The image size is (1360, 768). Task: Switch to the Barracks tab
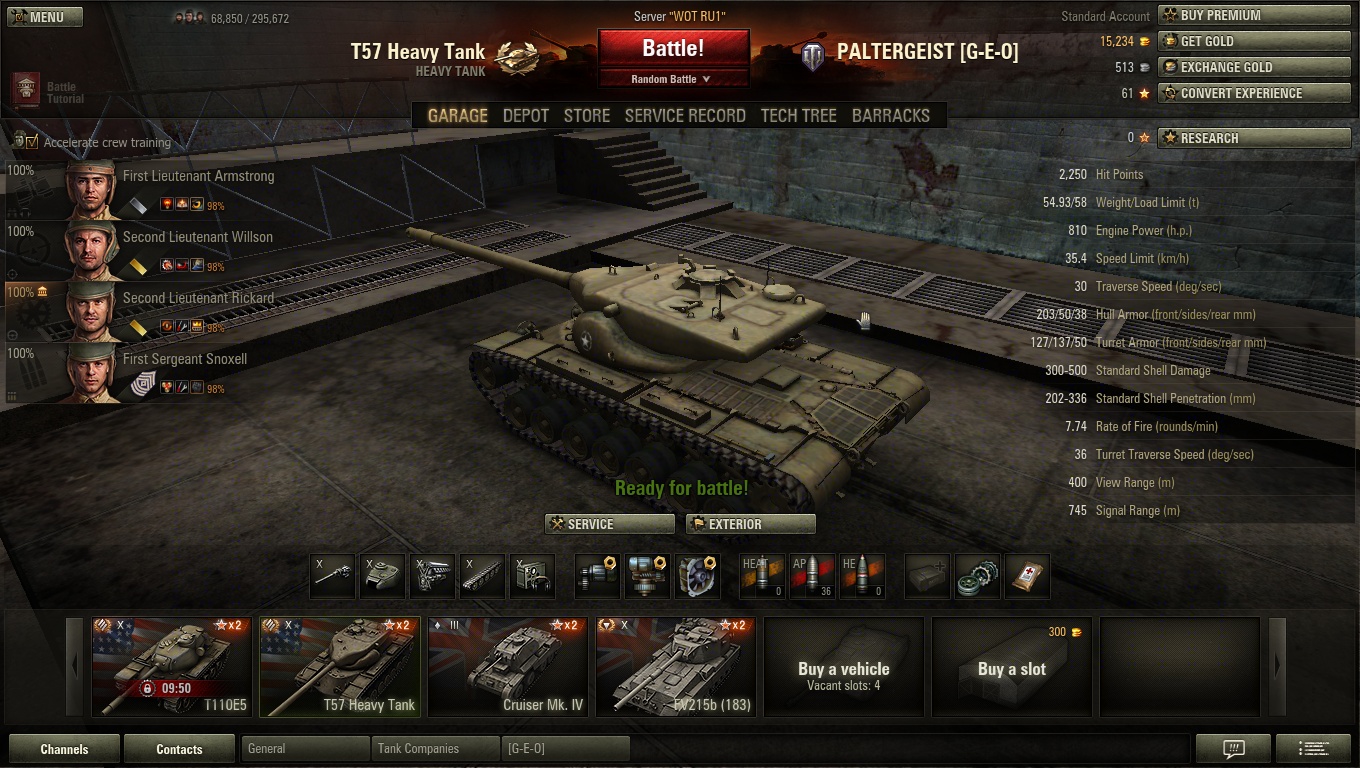point(891,115)
